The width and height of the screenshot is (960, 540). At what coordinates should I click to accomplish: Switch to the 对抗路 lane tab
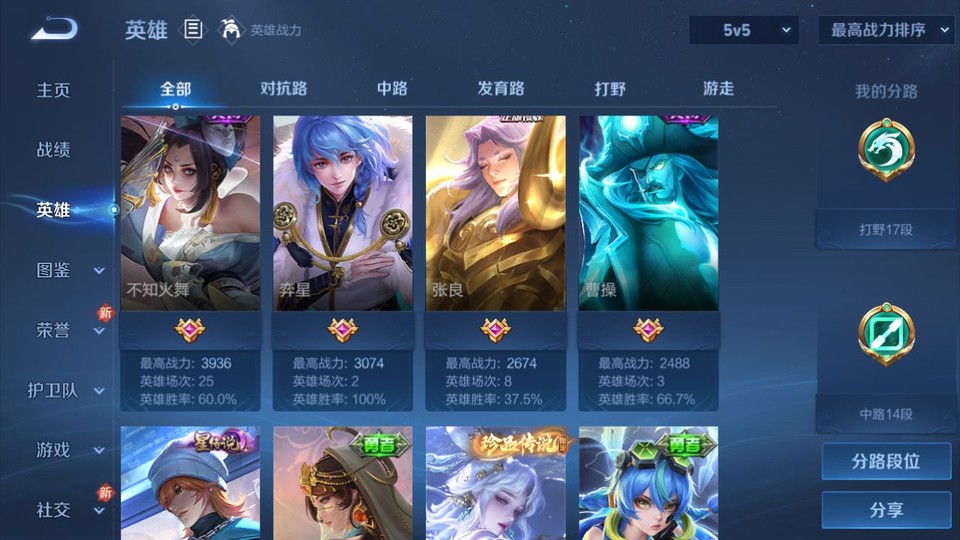(x=283, y=88)
